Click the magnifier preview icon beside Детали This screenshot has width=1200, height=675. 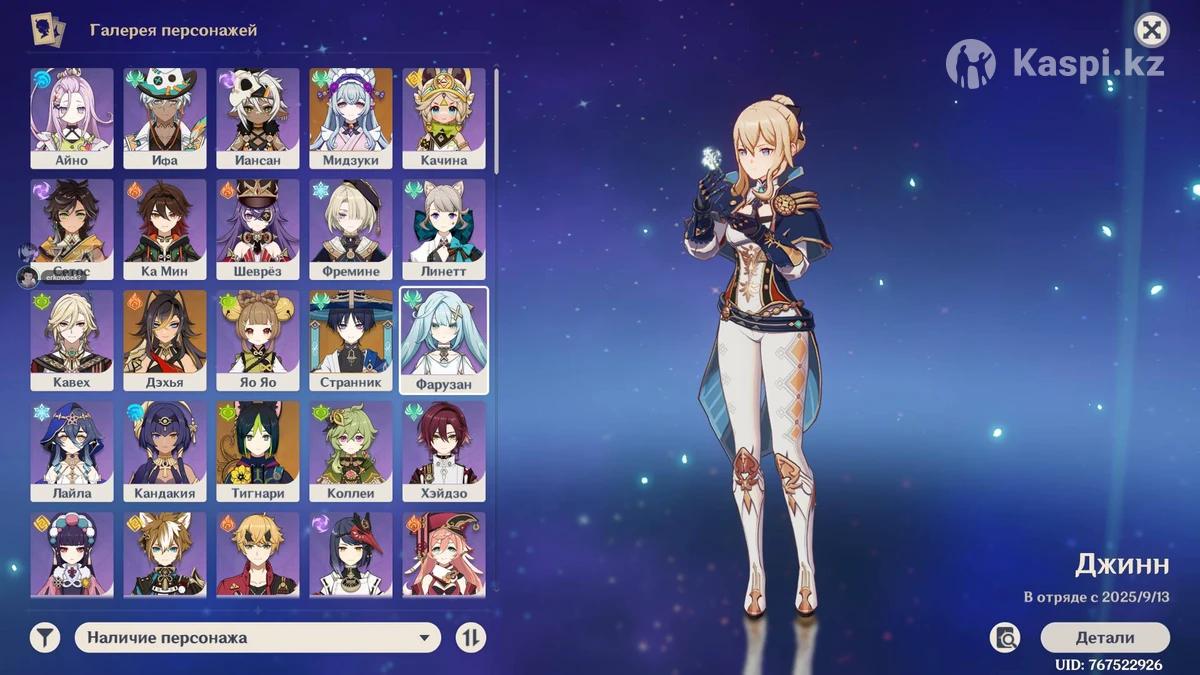pos(1005,638)
